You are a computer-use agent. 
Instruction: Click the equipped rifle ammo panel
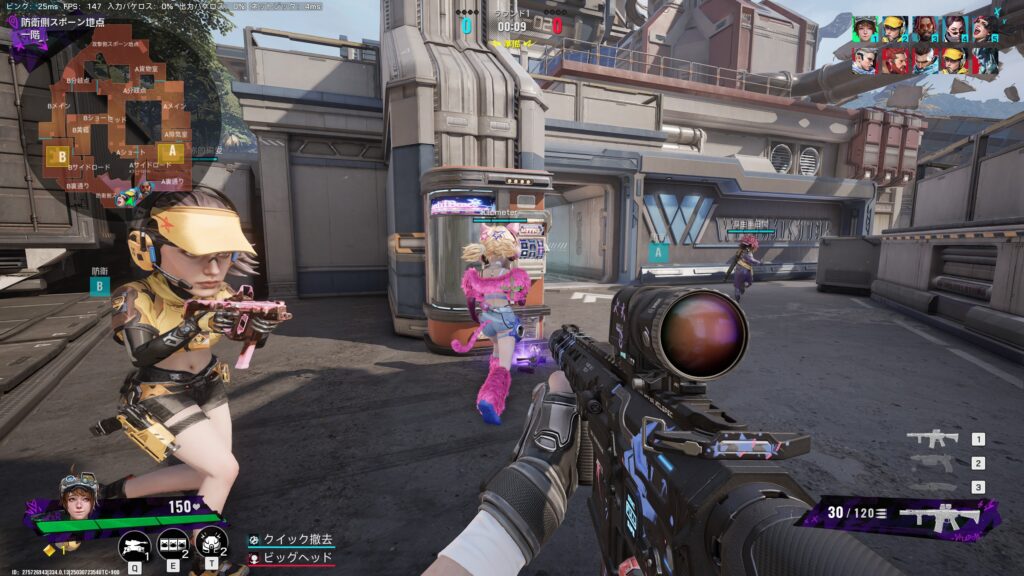coord(900,514)
